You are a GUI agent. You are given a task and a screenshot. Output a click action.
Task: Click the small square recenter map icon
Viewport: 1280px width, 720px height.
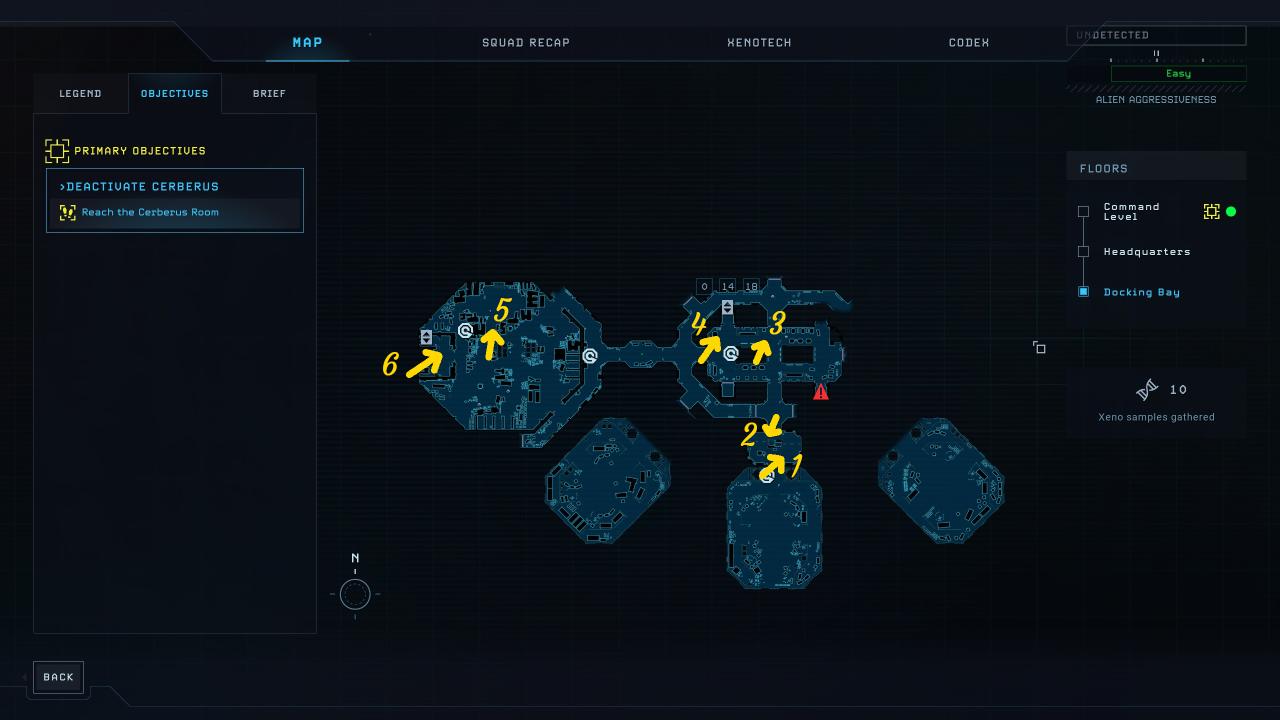pos(1040,348)
